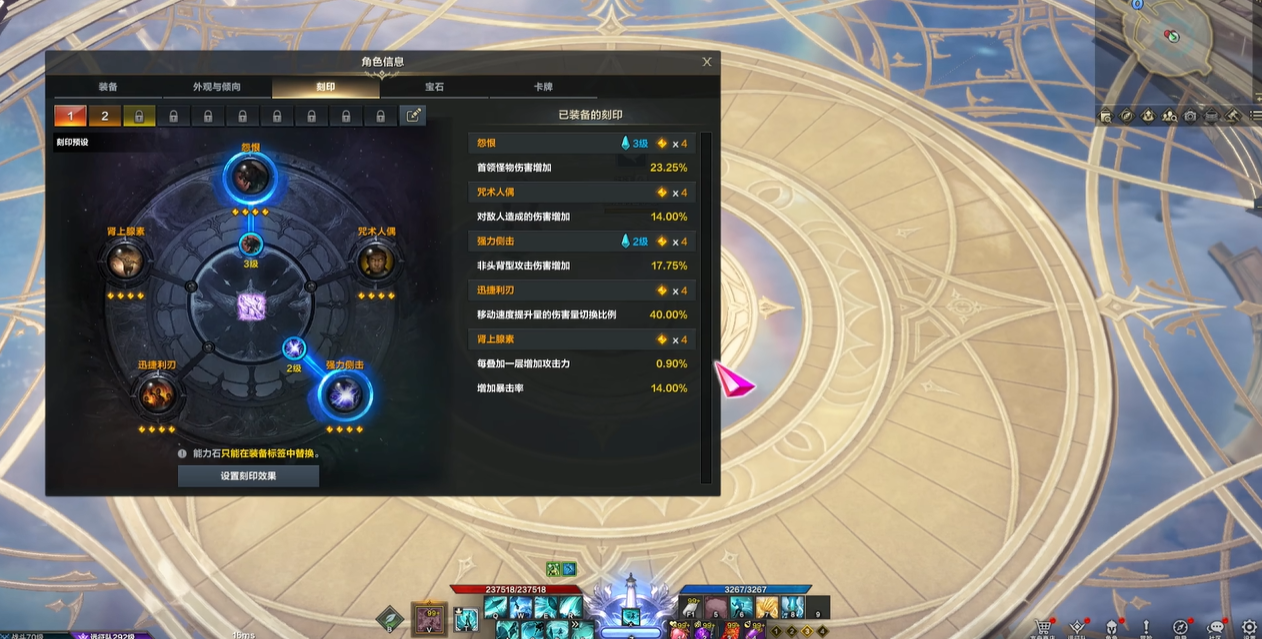Select the 咒术人偶 engraving node
This screenshot has height=639, width=1262.
point(377,261)
